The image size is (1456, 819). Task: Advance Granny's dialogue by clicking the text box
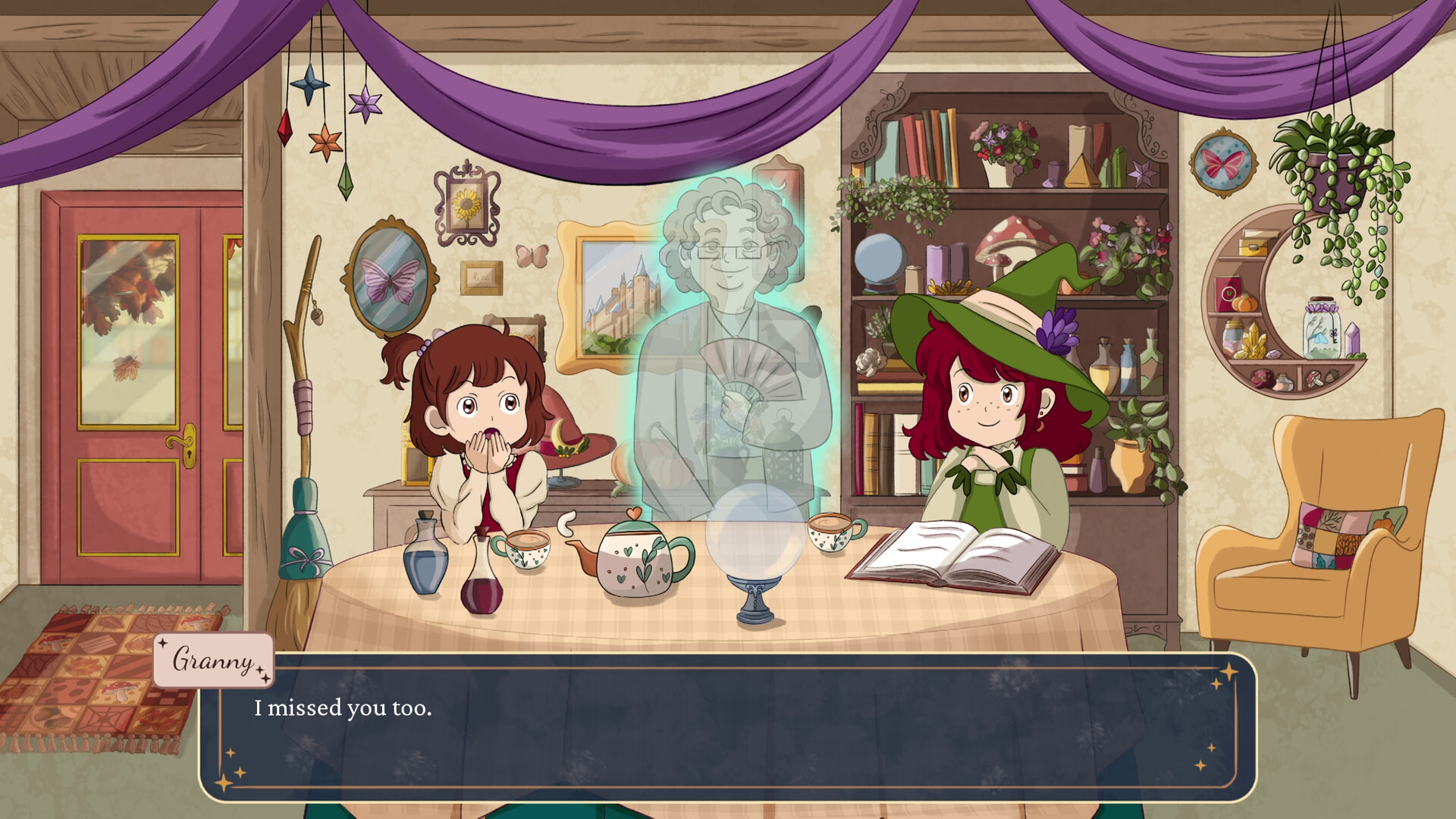(x=726, y=726)
